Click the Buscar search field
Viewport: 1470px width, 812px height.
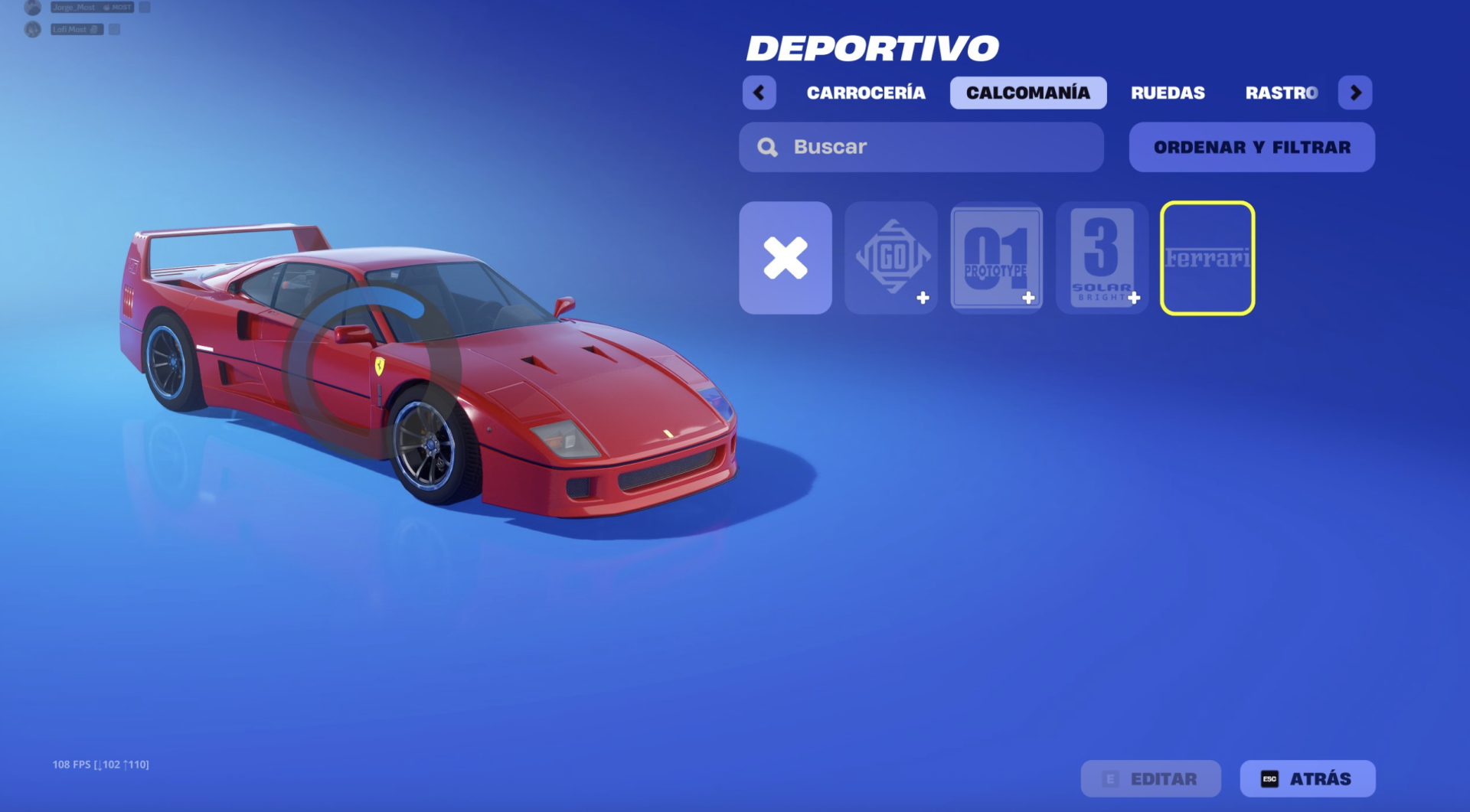pos(880,146)
